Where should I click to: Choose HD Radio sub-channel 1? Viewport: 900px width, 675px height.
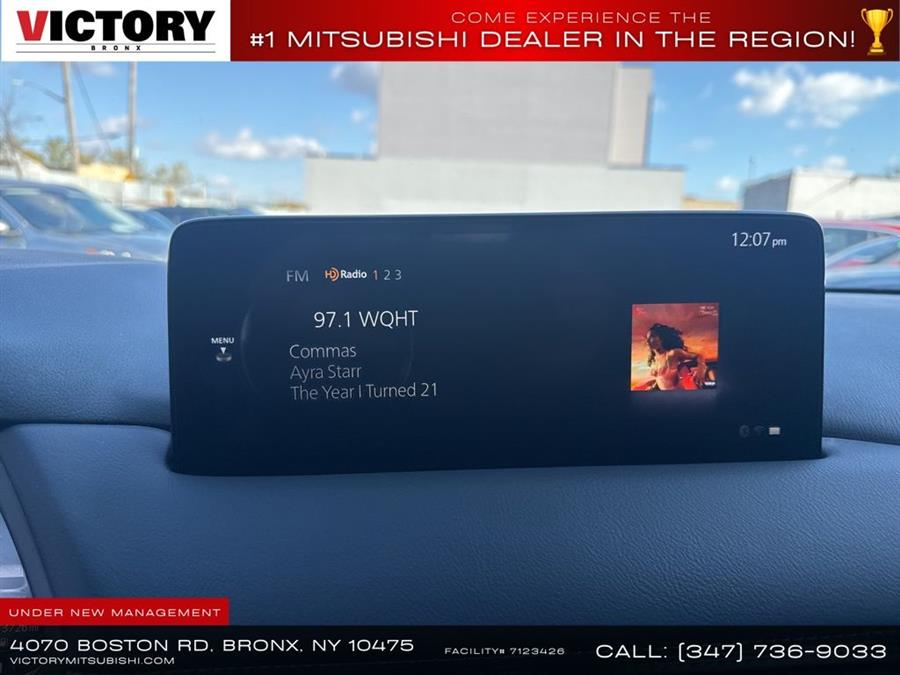point(376,275)
